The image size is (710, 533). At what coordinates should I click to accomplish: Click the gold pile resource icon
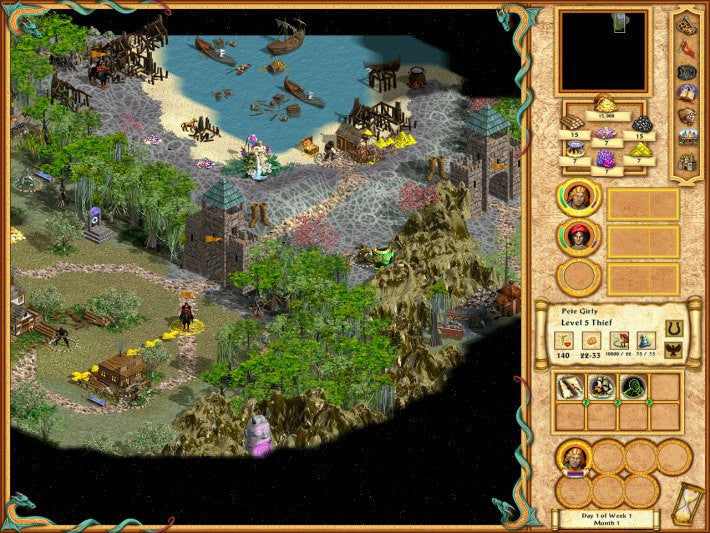[x=604, y=102]
